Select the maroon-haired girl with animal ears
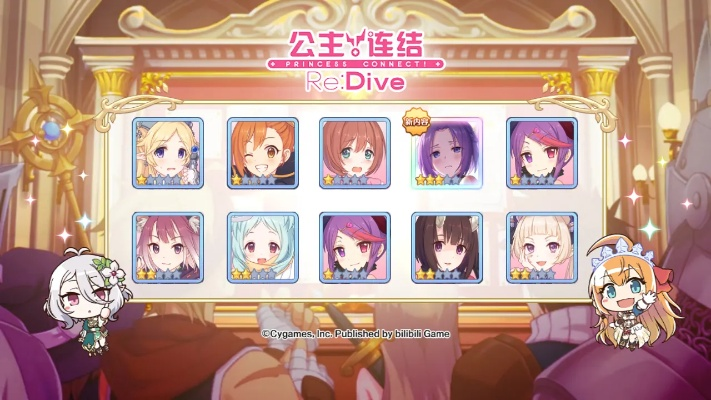Screen dimensions: 711x400 [167, 247]
